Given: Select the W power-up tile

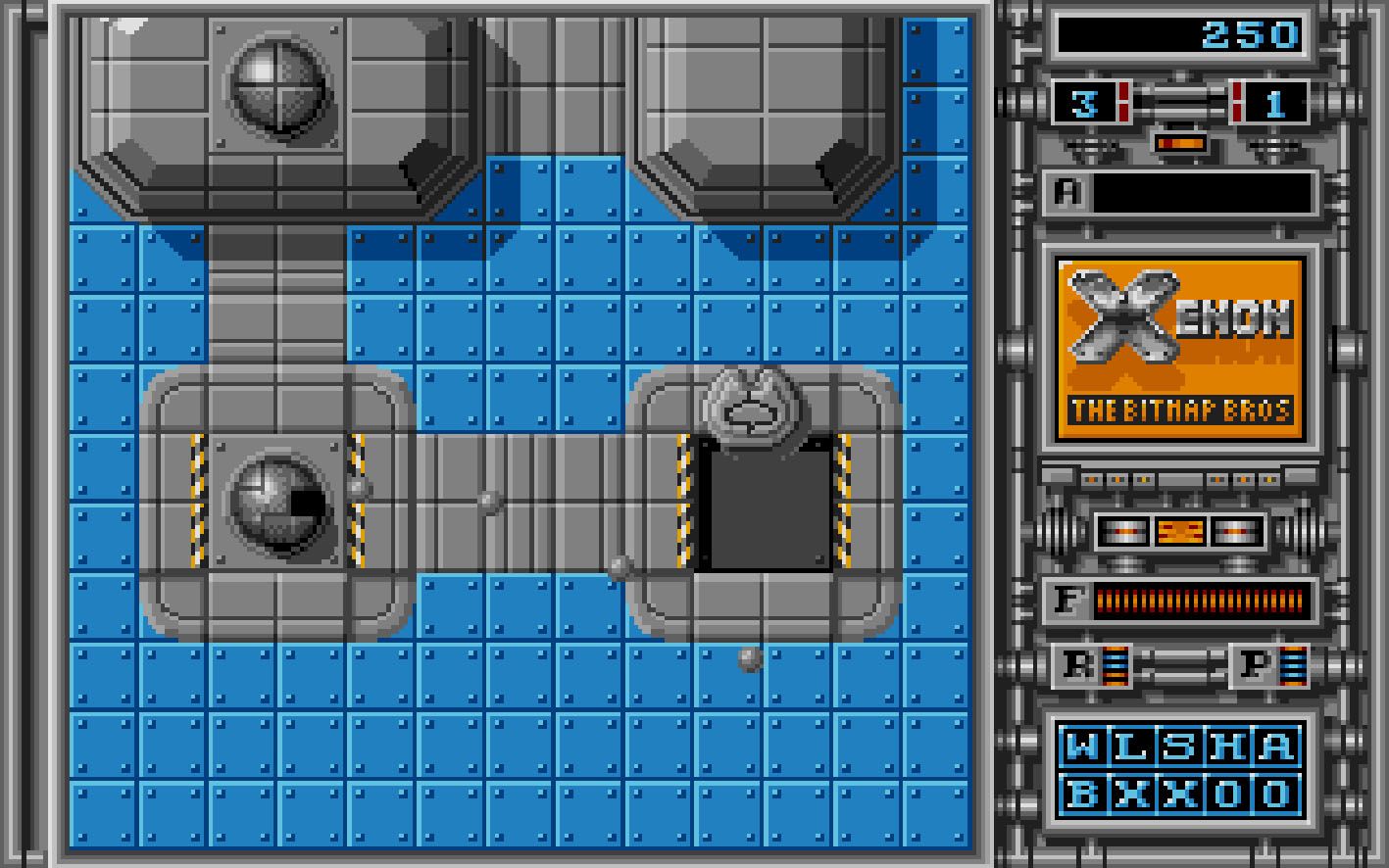Looking at the screenshot, I should (1082, 747).
